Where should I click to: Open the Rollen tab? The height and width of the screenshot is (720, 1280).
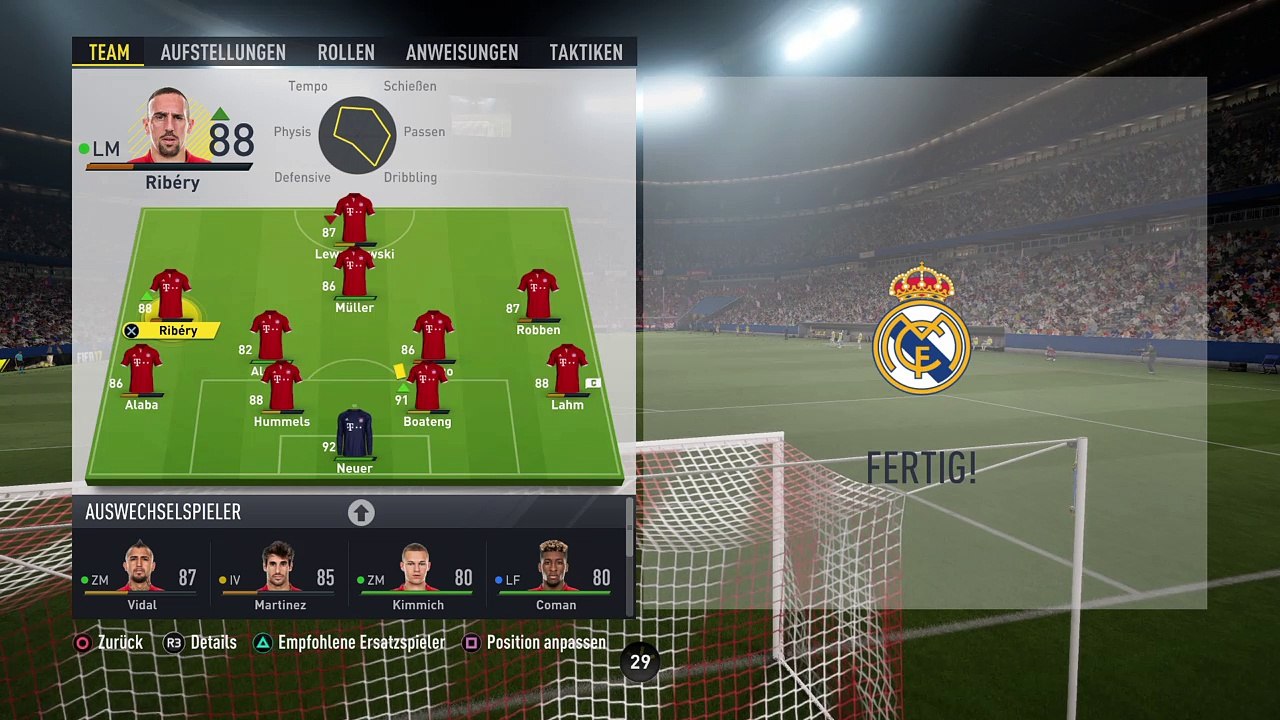click(x=346, y=53)
